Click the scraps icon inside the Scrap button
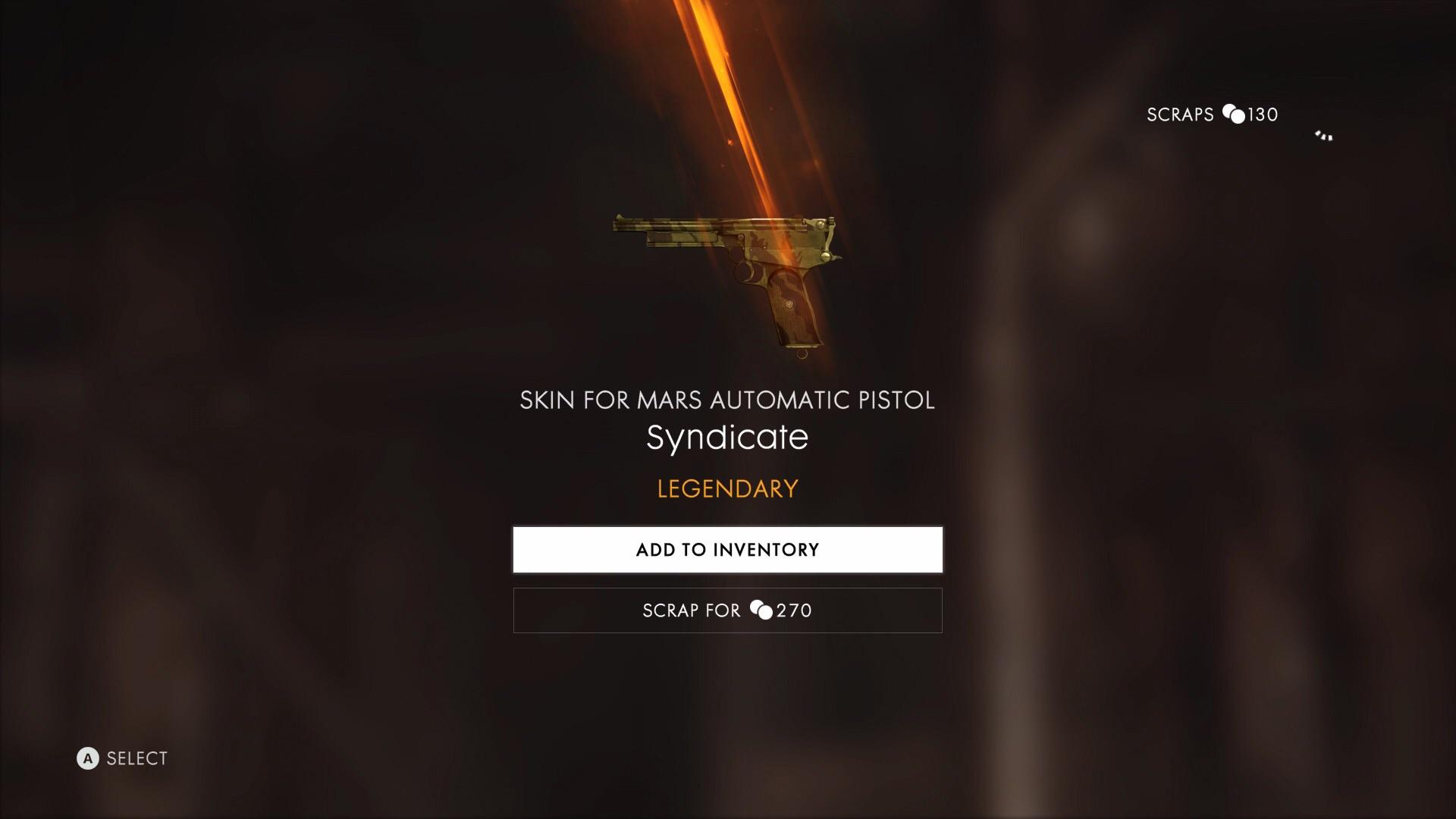Viewport: 1456px width, 819px height. pyautogui.click(x=762, y=610)
